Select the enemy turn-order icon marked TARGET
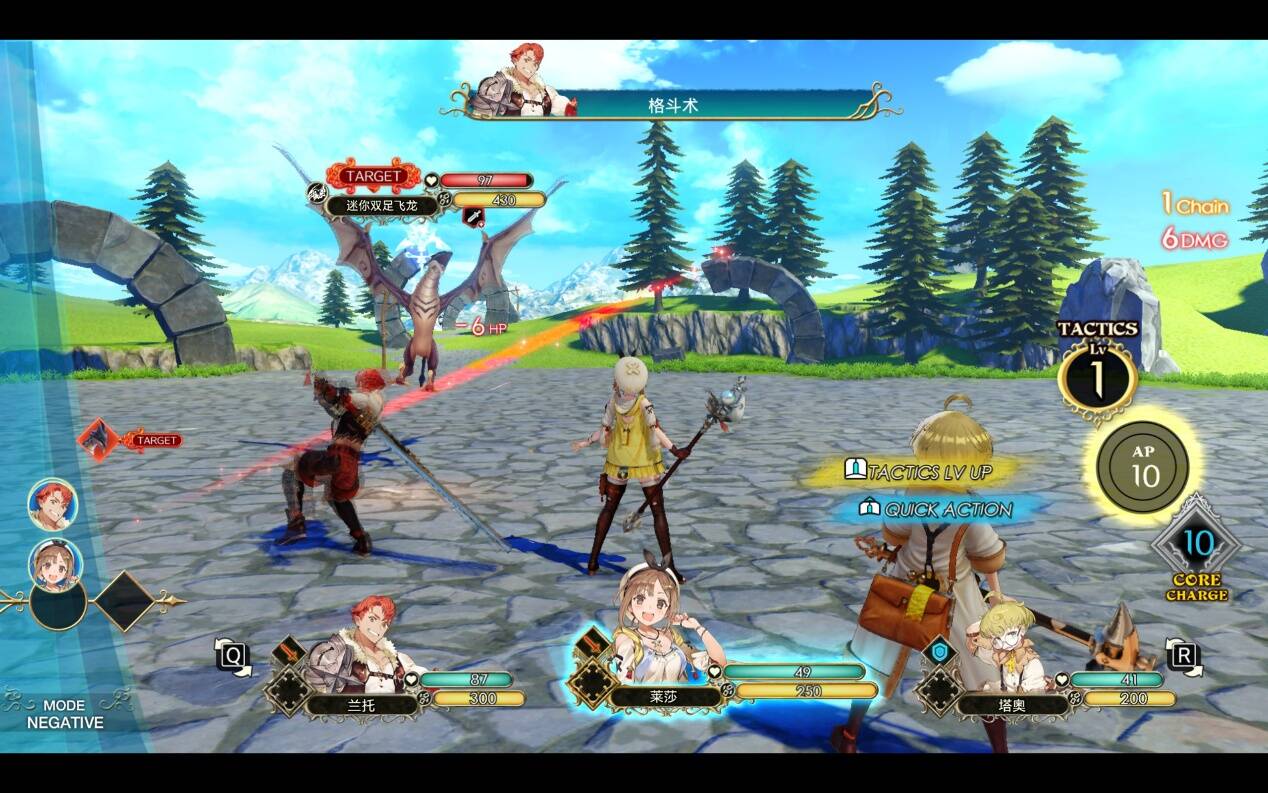 99,439
